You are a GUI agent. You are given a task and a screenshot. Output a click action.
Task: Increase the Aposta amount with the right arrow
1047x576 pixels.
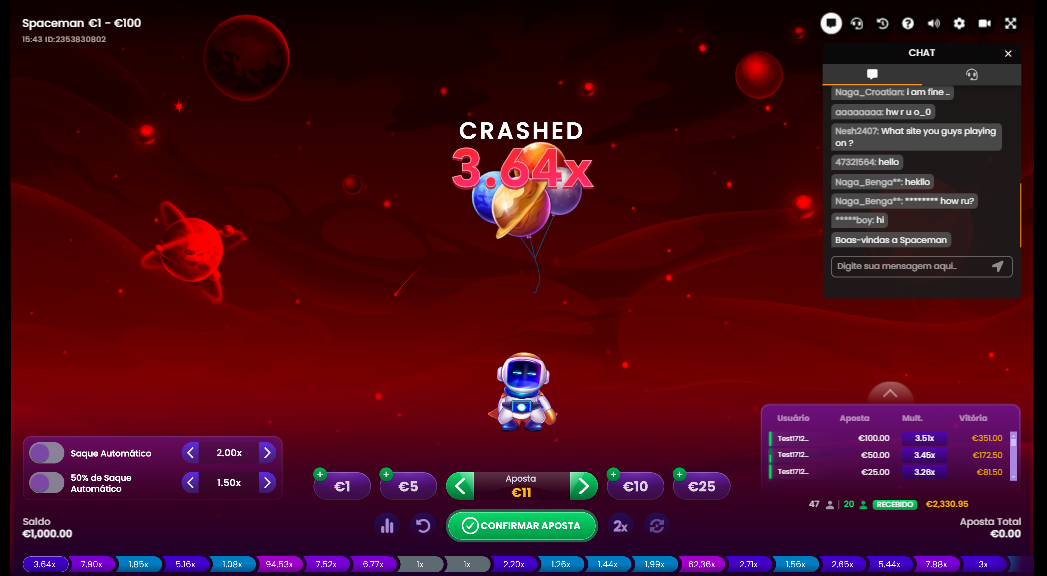(583, 486)
